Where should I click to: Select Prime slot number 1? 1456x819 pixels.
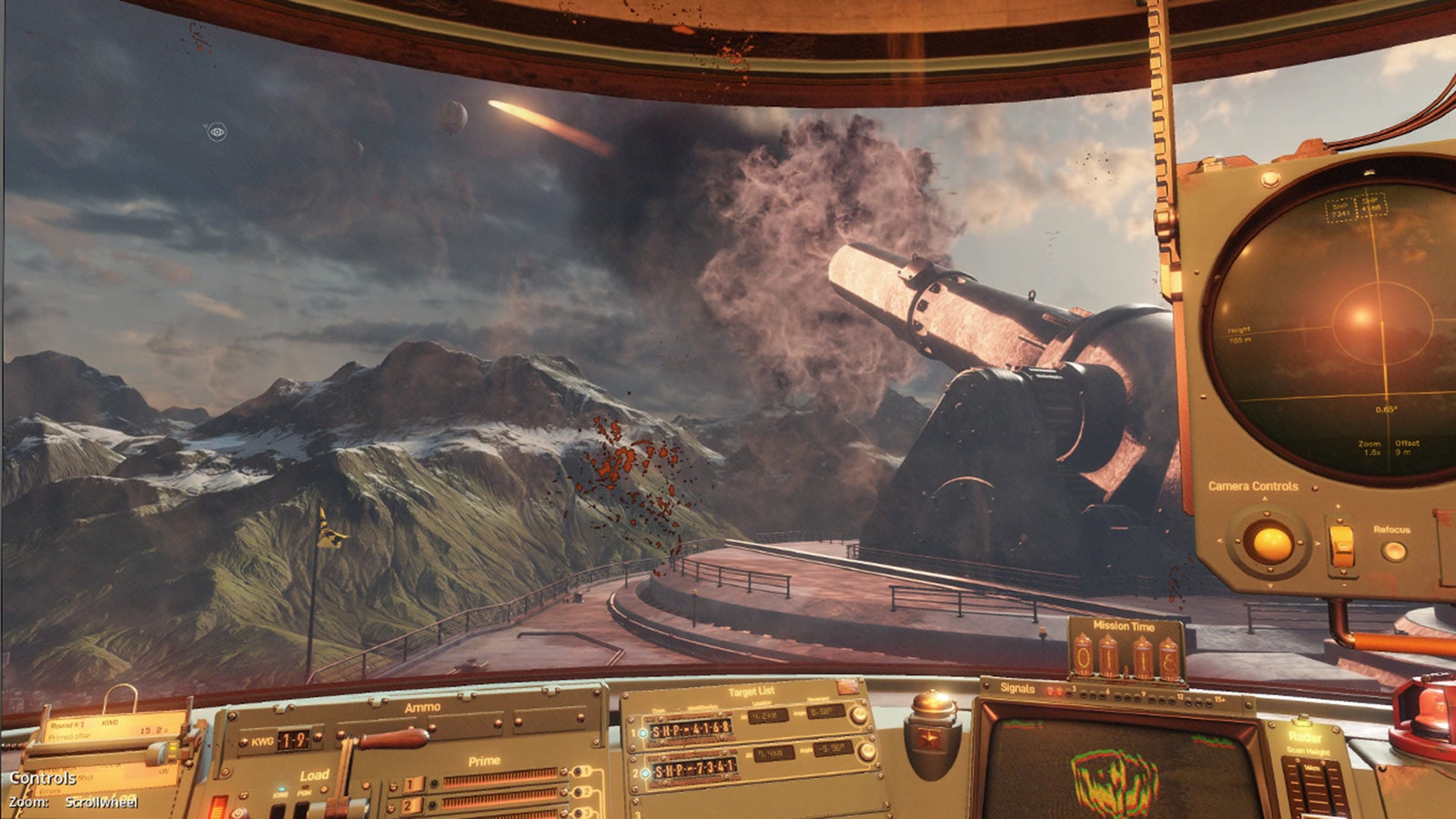click(412, 784)
